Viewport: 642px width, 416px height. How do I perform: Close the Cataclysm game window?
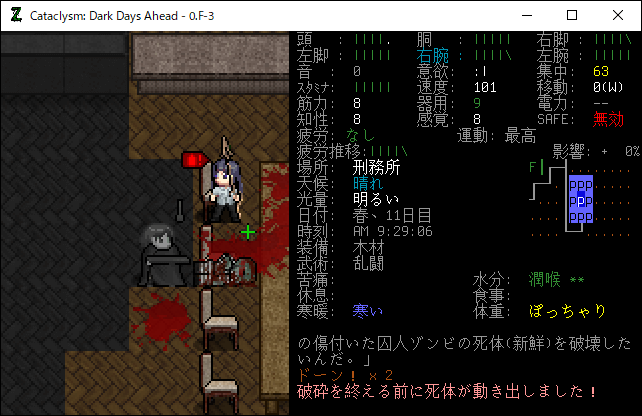click(618, 15)
